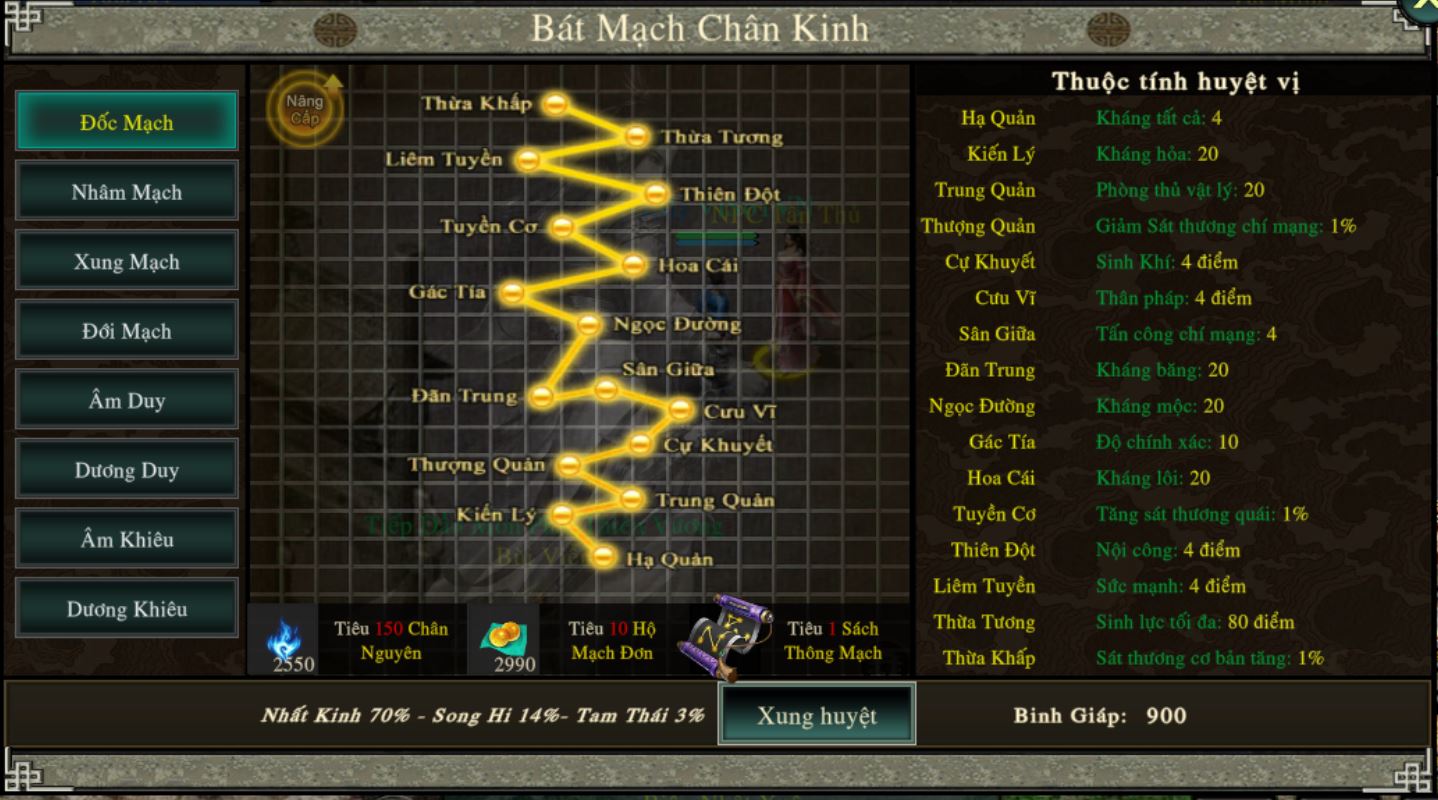This screenshot has height=800, width=1438.
Task: Click the Xung huyệt button
Action: coord(816,715)
